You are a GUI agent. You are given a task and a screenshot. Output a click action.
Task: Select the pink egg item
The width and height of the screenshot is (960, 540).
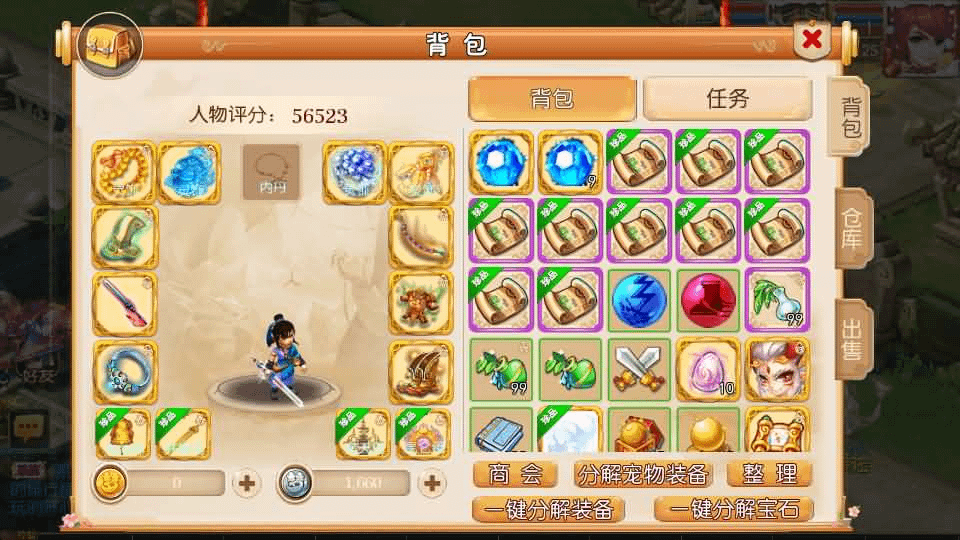tap(708, 367)
